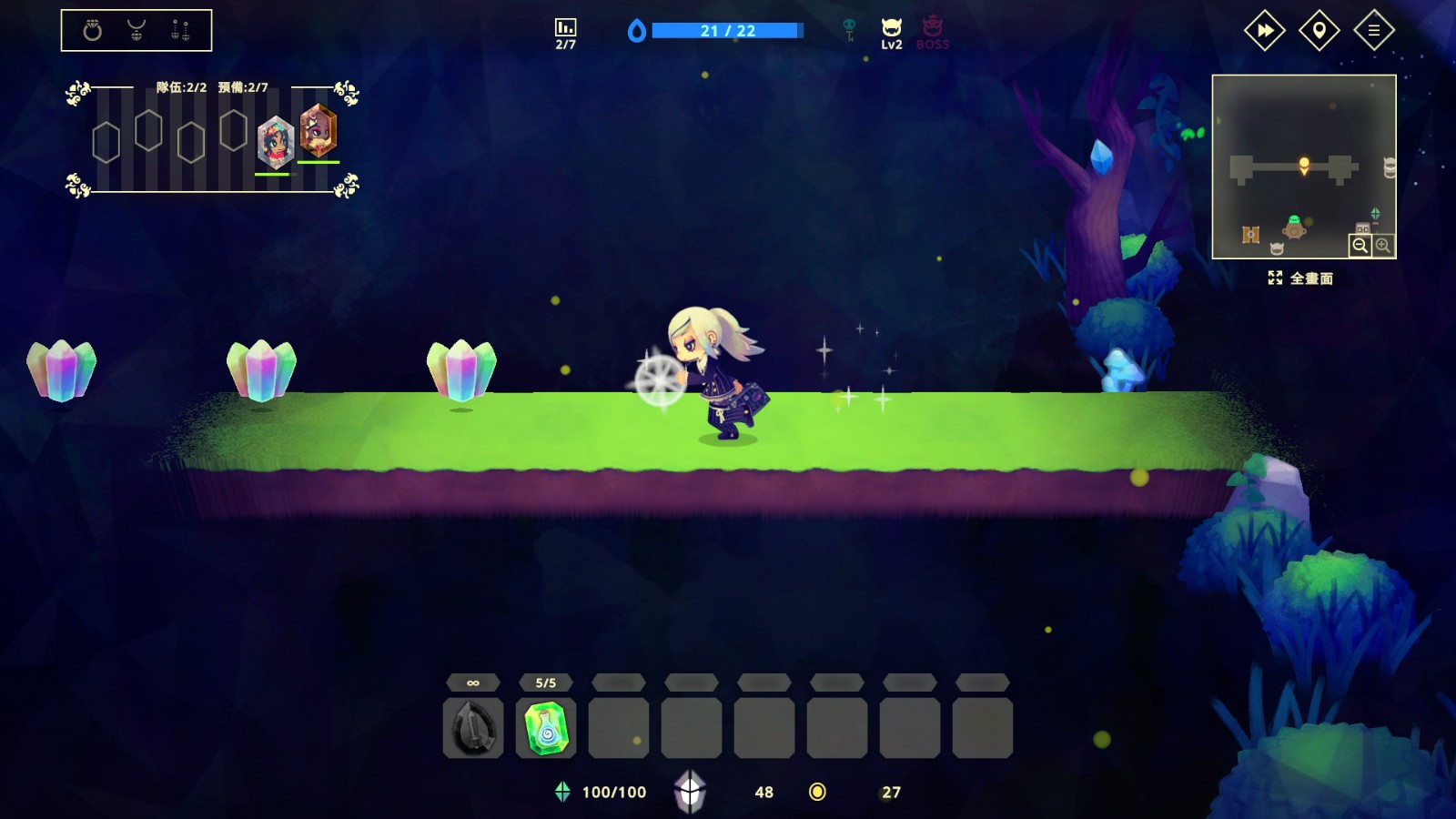Zoom out the minimap
1456x819 pixels.
tap(1360, 246)
